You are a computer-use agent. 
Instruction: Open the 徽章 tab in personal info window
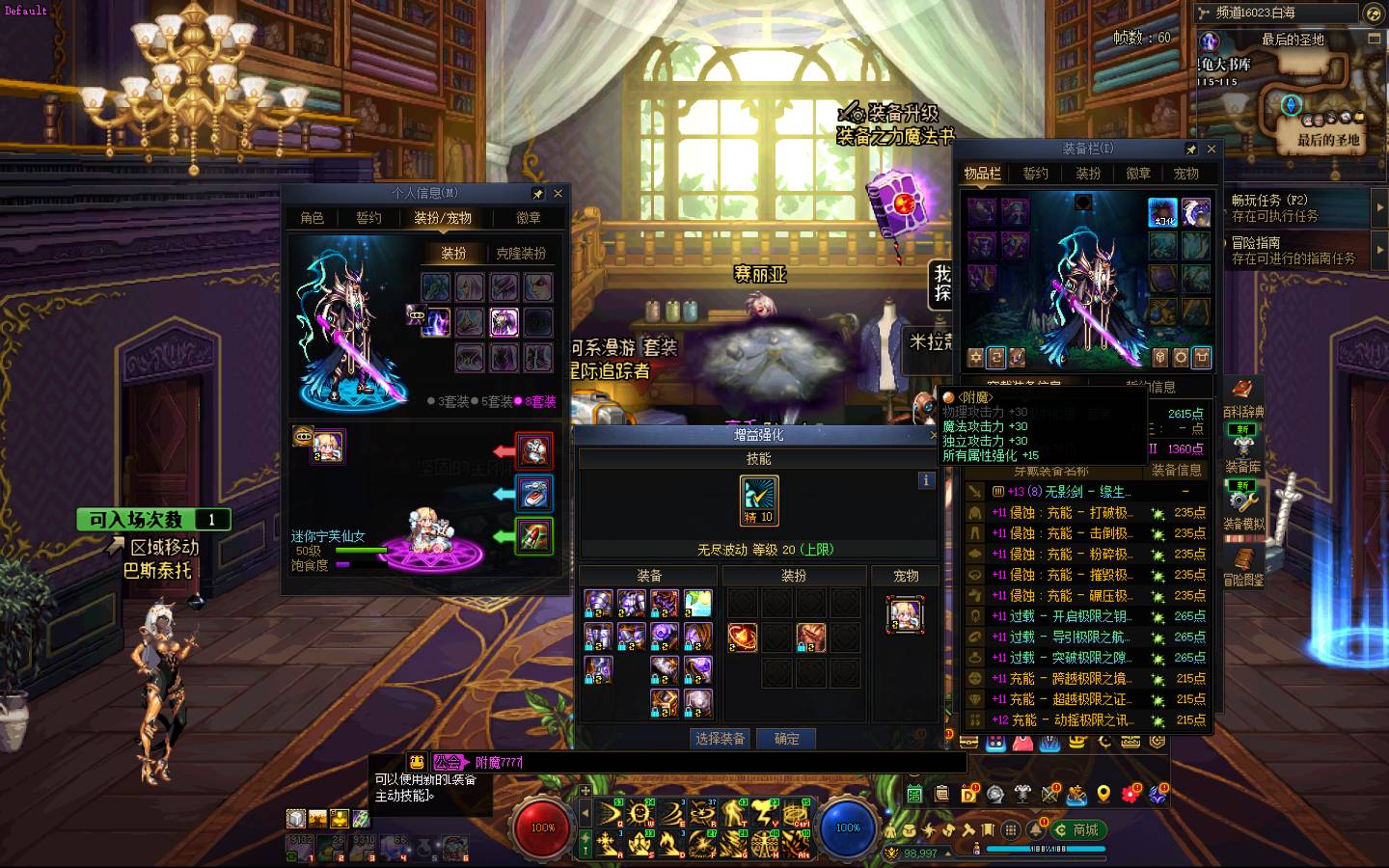click(x=529, y=218)
